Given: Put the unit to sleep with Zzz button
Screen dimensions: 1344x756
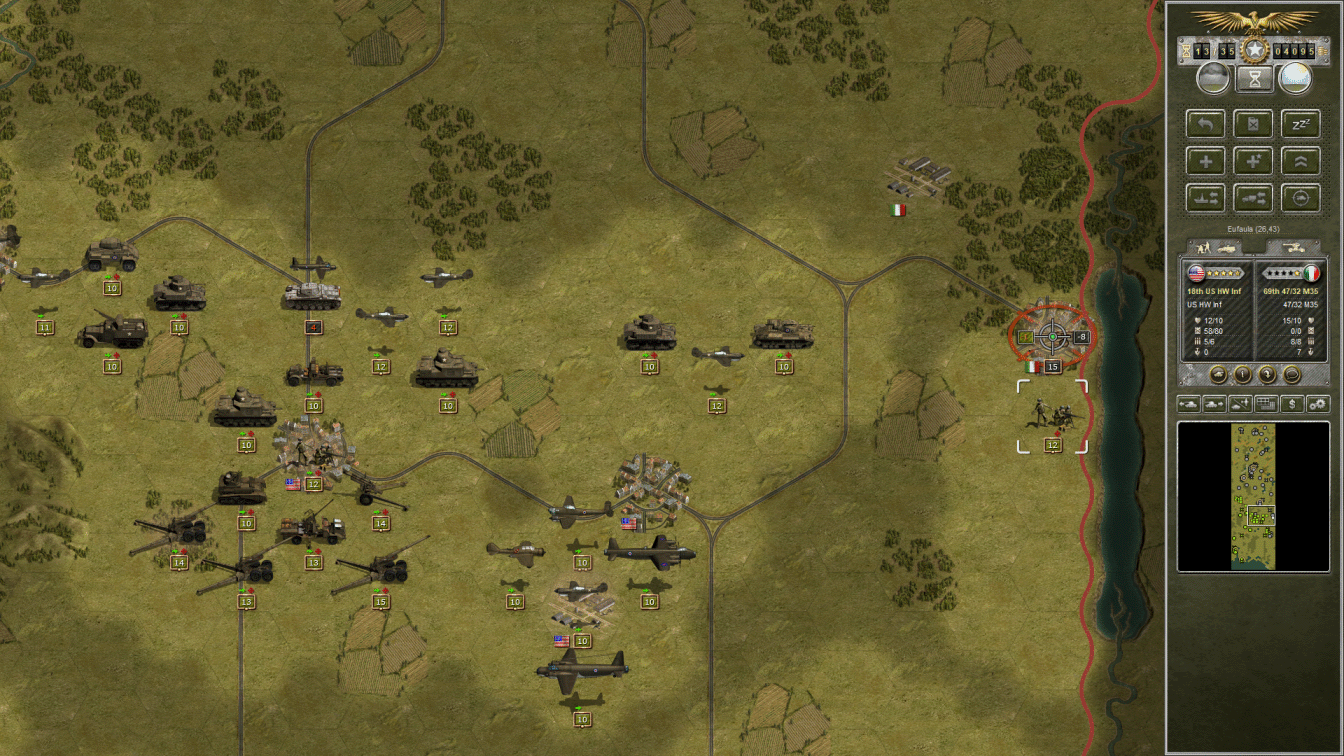Looking at the screenshot, I should pyautogui.click(x=1300, y=124).
